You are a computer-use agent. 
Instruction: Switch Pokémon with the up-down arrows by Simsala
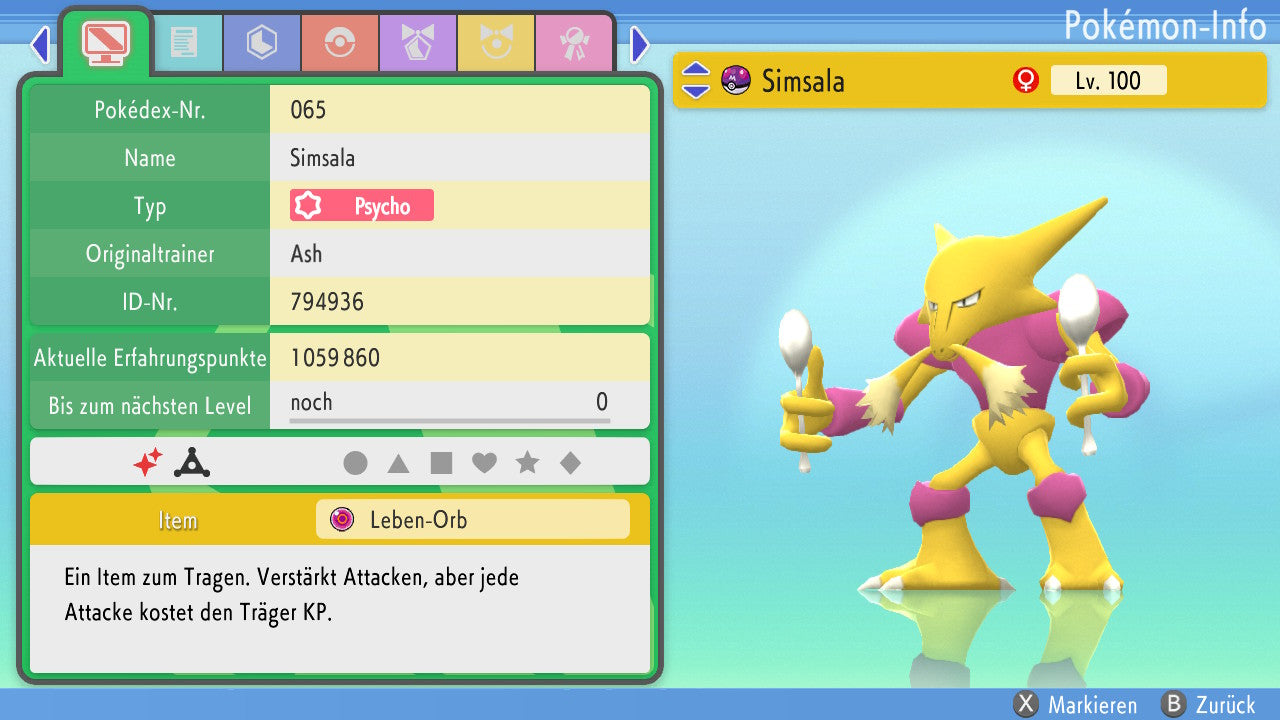(x=696, y=80)
